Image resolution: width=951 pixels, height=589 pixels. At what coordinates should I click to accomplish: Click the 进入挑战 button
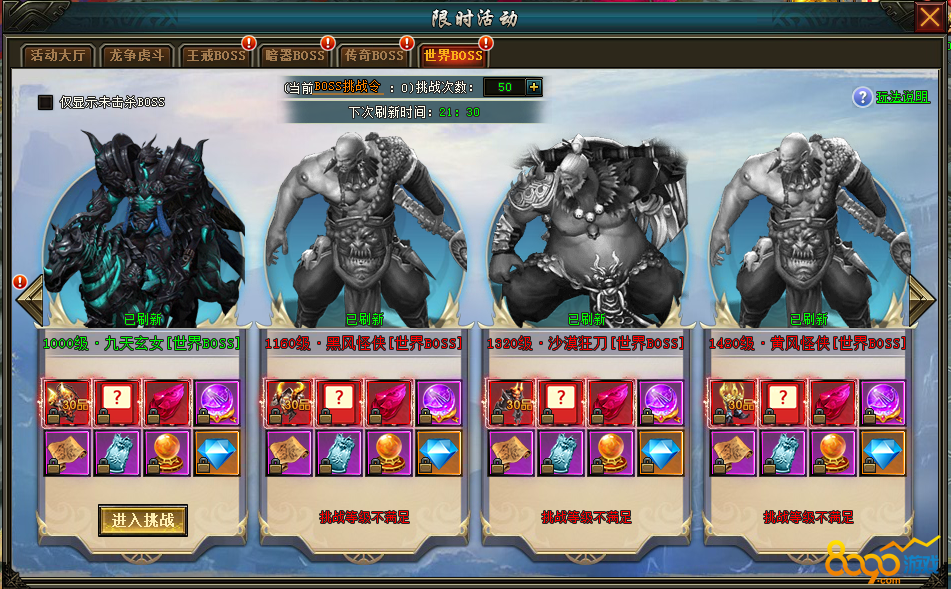pos(143,520)
